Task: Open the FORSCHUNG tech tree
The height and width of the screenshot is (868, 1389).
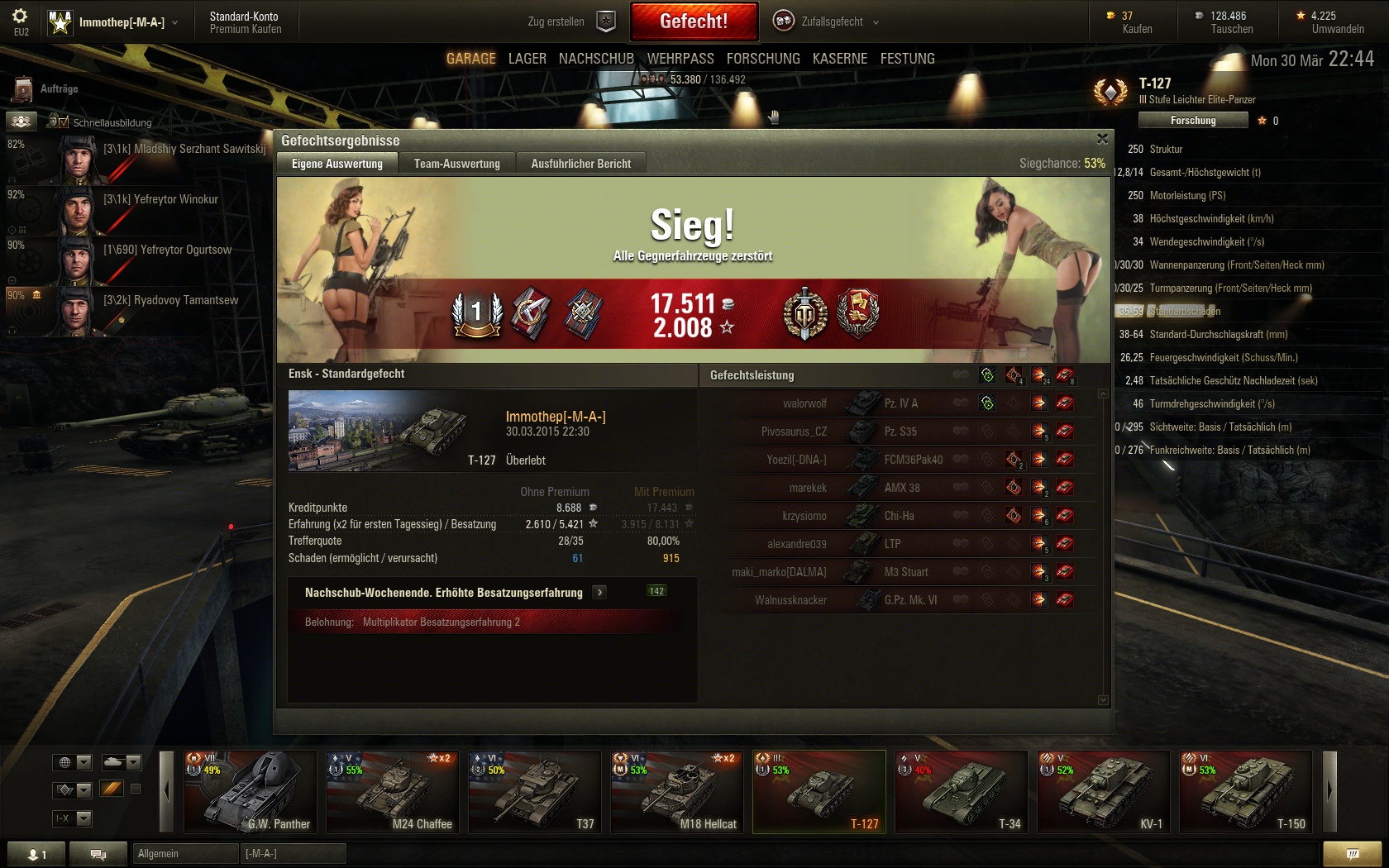Action: tap(763, 59)
